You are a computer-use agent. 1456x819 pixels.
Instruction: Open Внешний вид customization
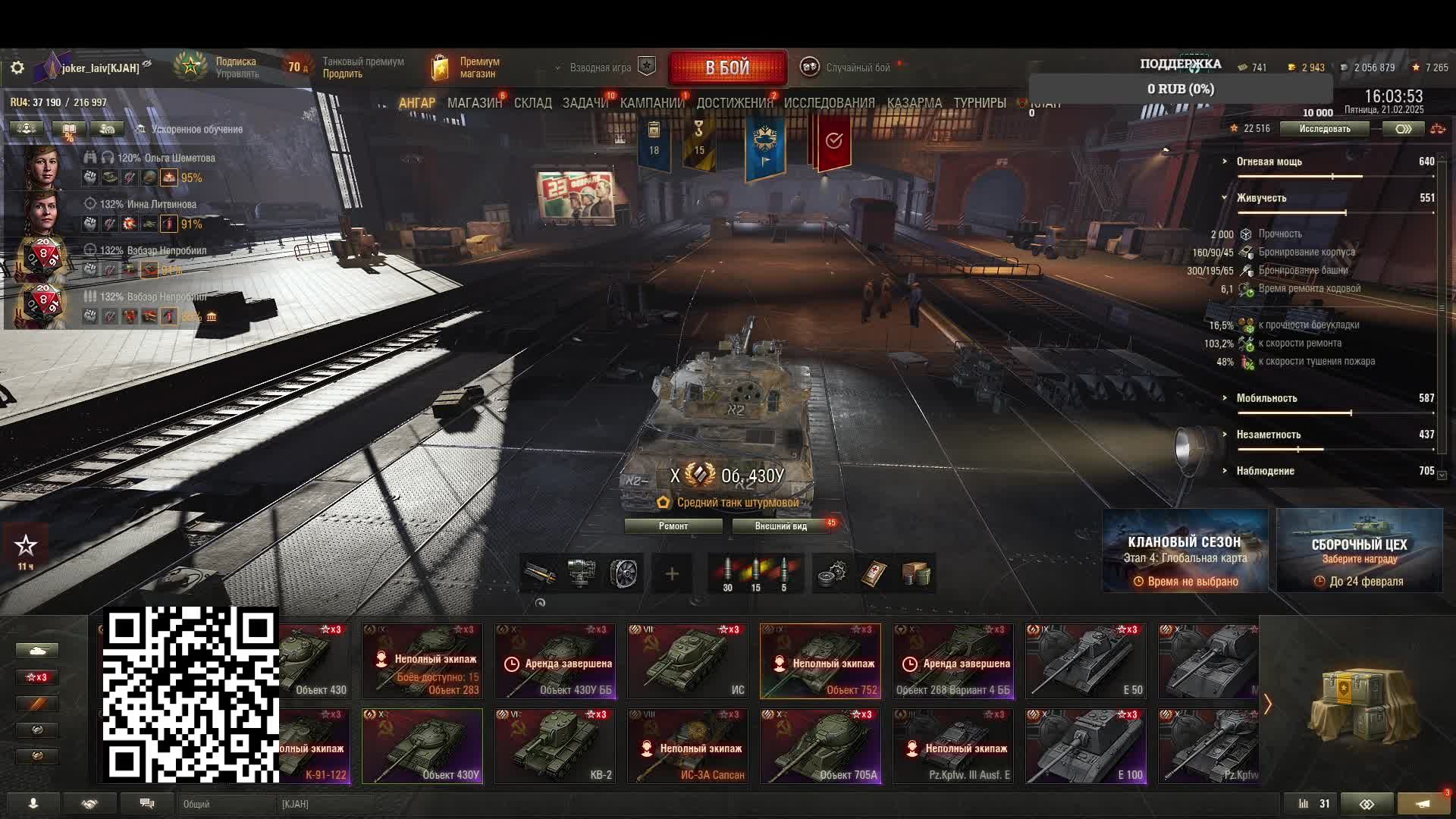(780, 526)
